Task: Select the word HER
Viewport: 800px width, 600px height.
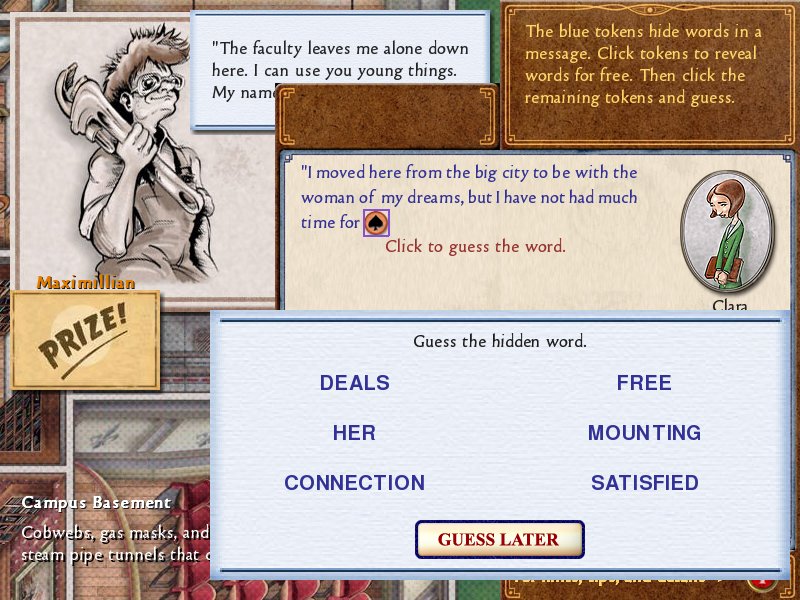Action: tap(354, 433)
